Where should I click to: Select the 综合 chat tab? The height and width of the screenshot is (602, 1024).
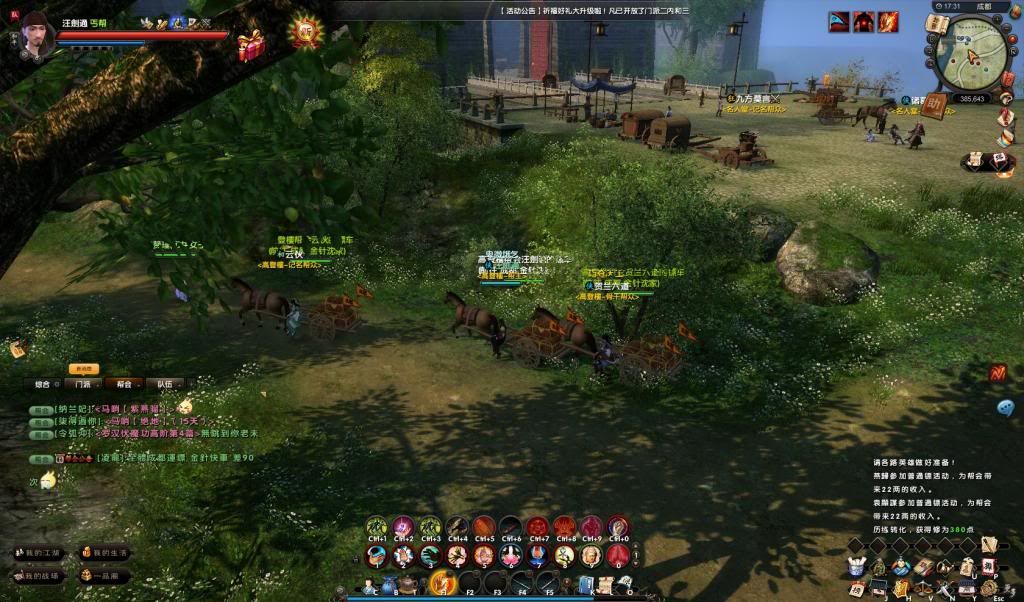point(43,383)
